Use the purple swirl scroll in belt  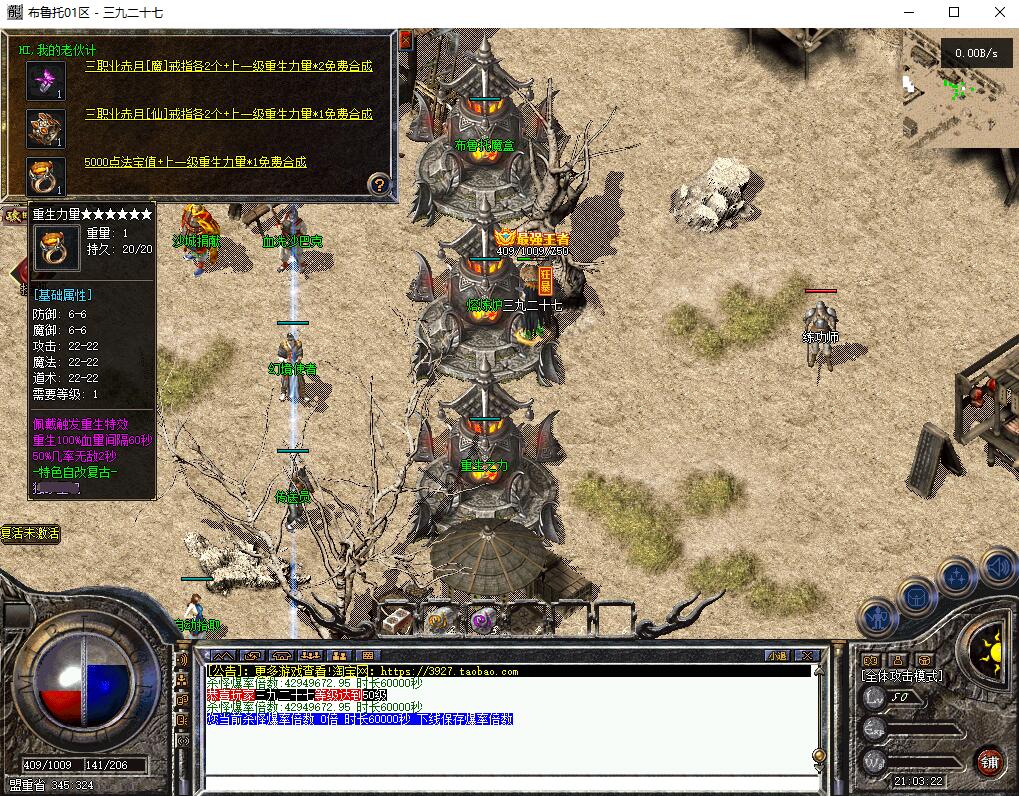[x=484, y=620]
